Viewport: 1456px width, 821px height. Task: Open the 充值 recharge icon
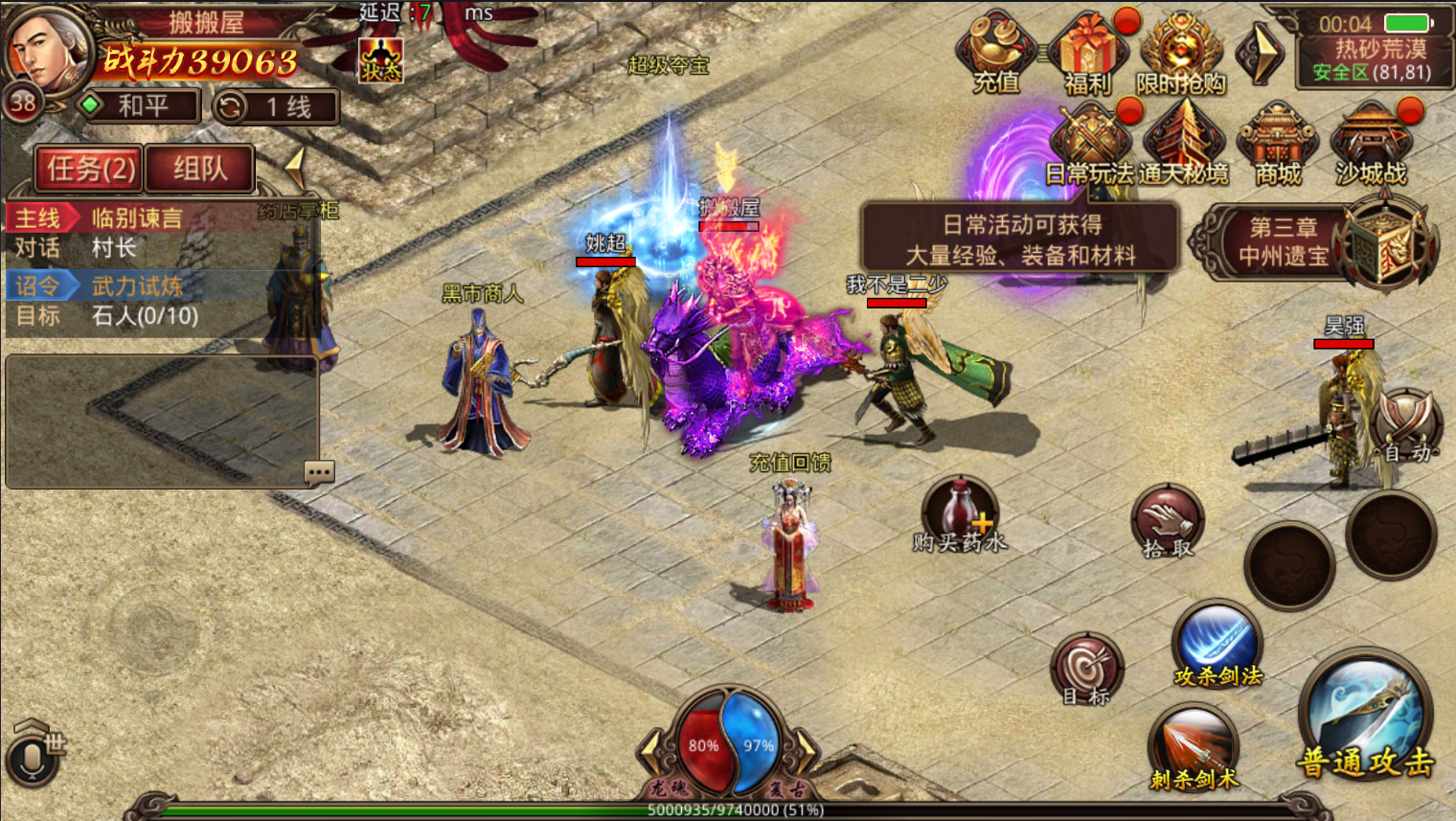996,54
